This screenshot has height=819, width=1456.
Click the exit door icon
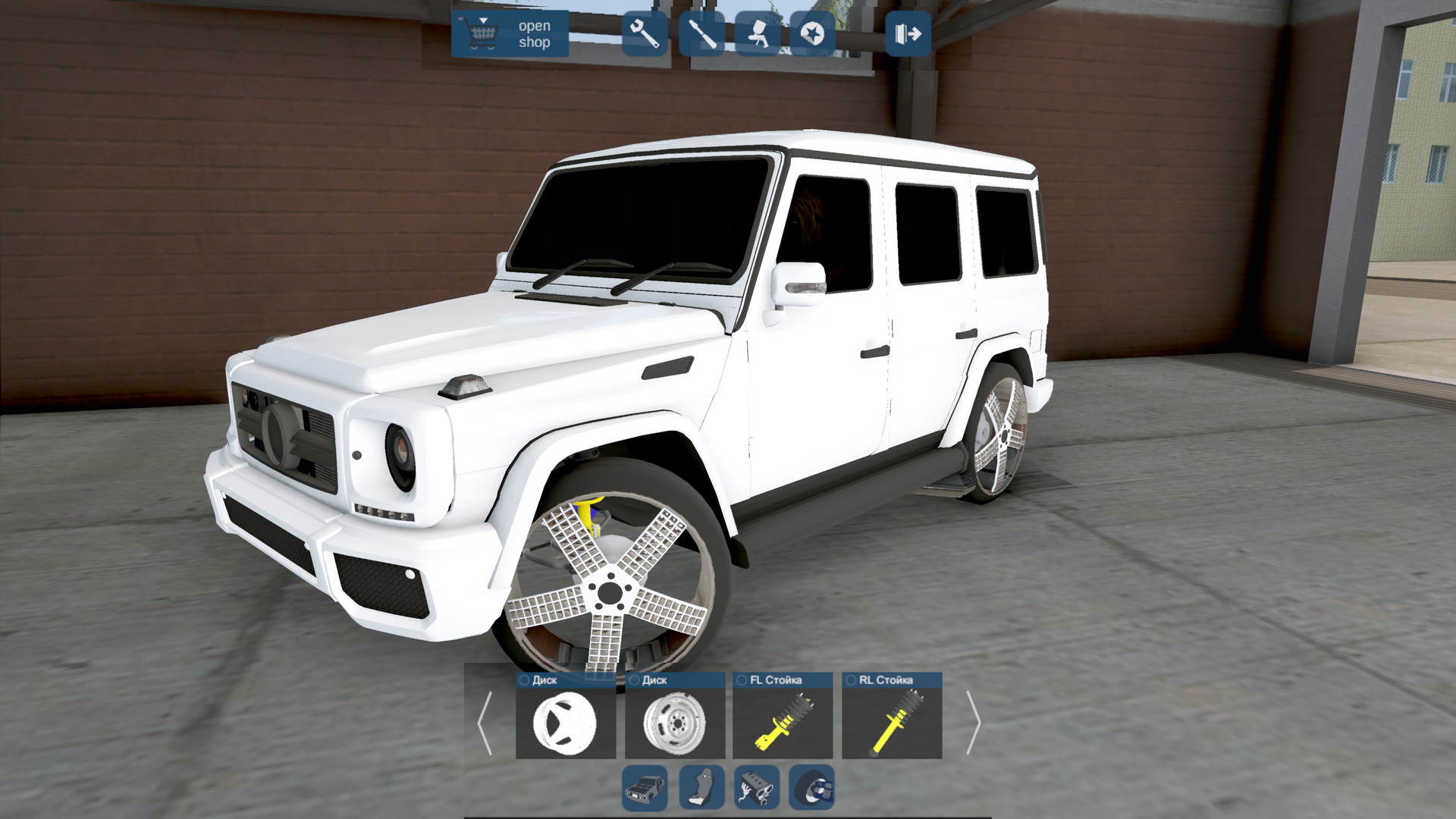(908, 33)
